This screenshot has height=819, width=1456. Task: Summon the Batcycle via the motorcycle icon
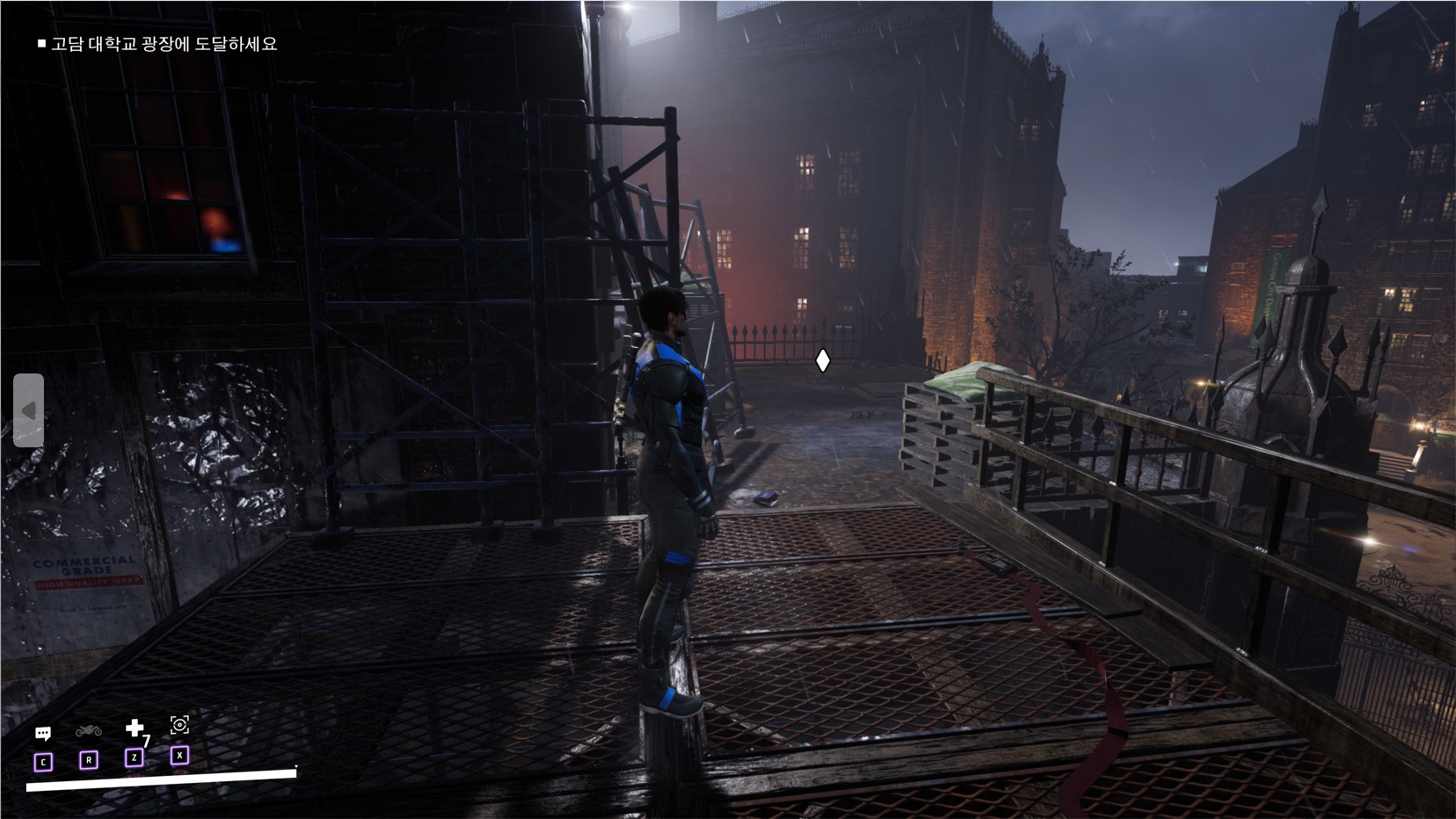pyautogui.click(x=89, y=731)
